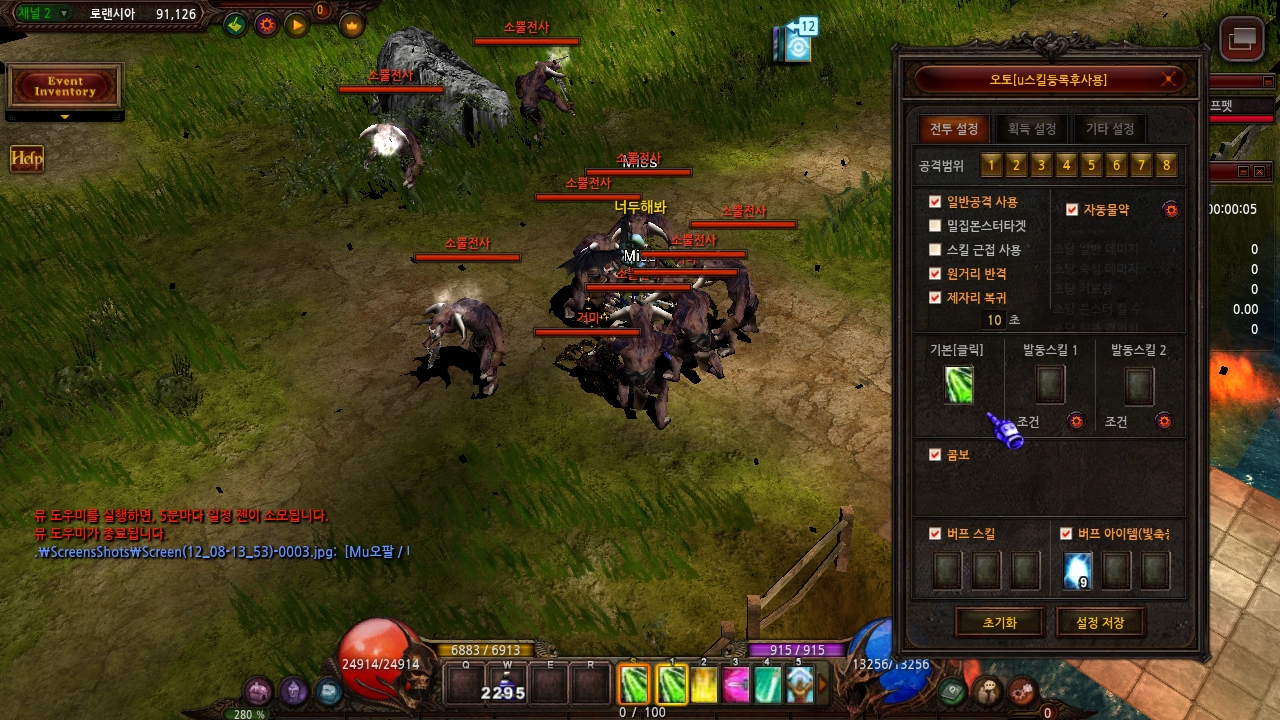Click the orange play arrow icon
The image size is (1280, 720).
(x=297, y=25)
